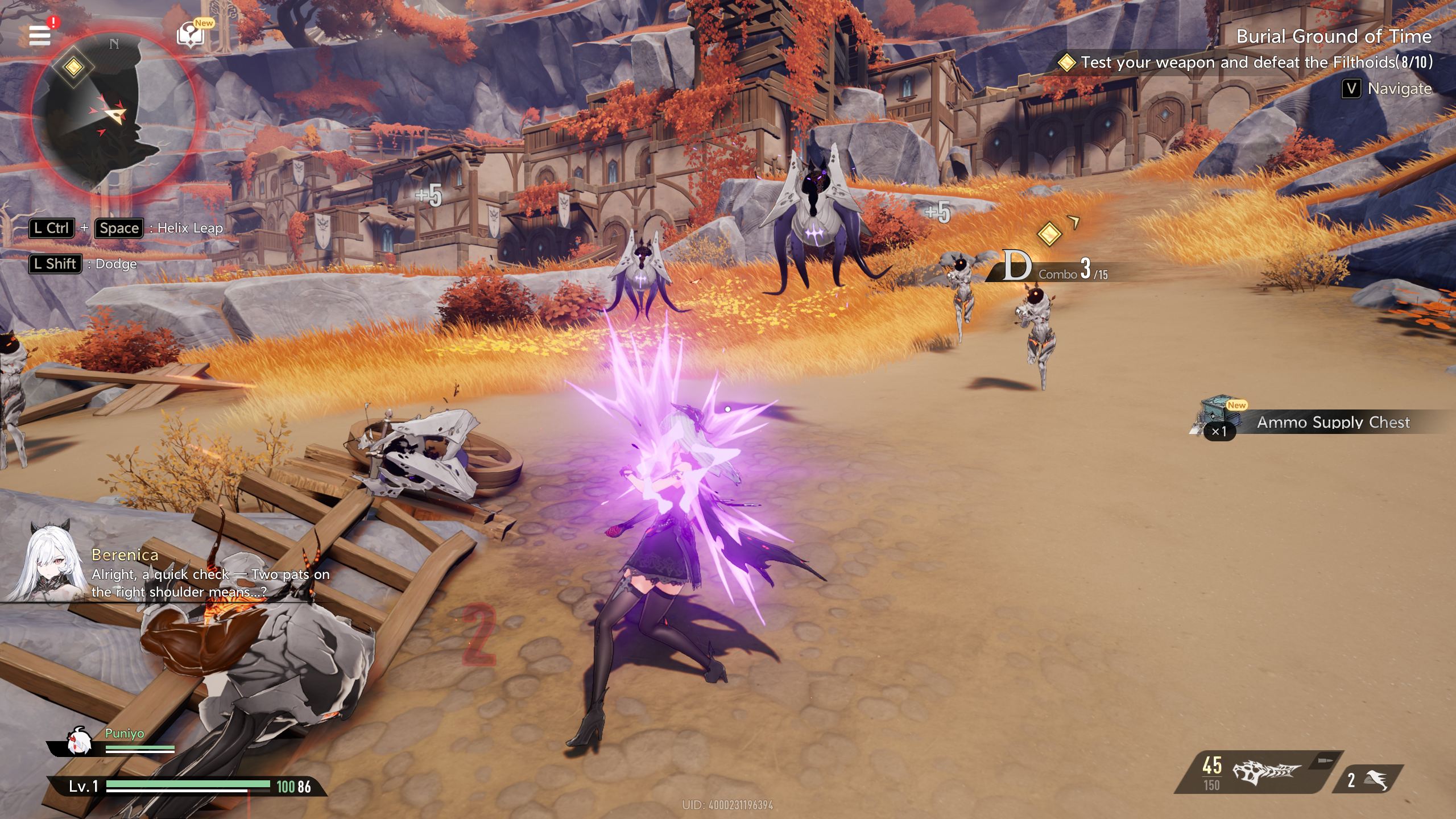This screenshot has width=1456, height=819.
Task: Open the Ammo Supply Chest pickup notification
Action: coord(1319,422)
